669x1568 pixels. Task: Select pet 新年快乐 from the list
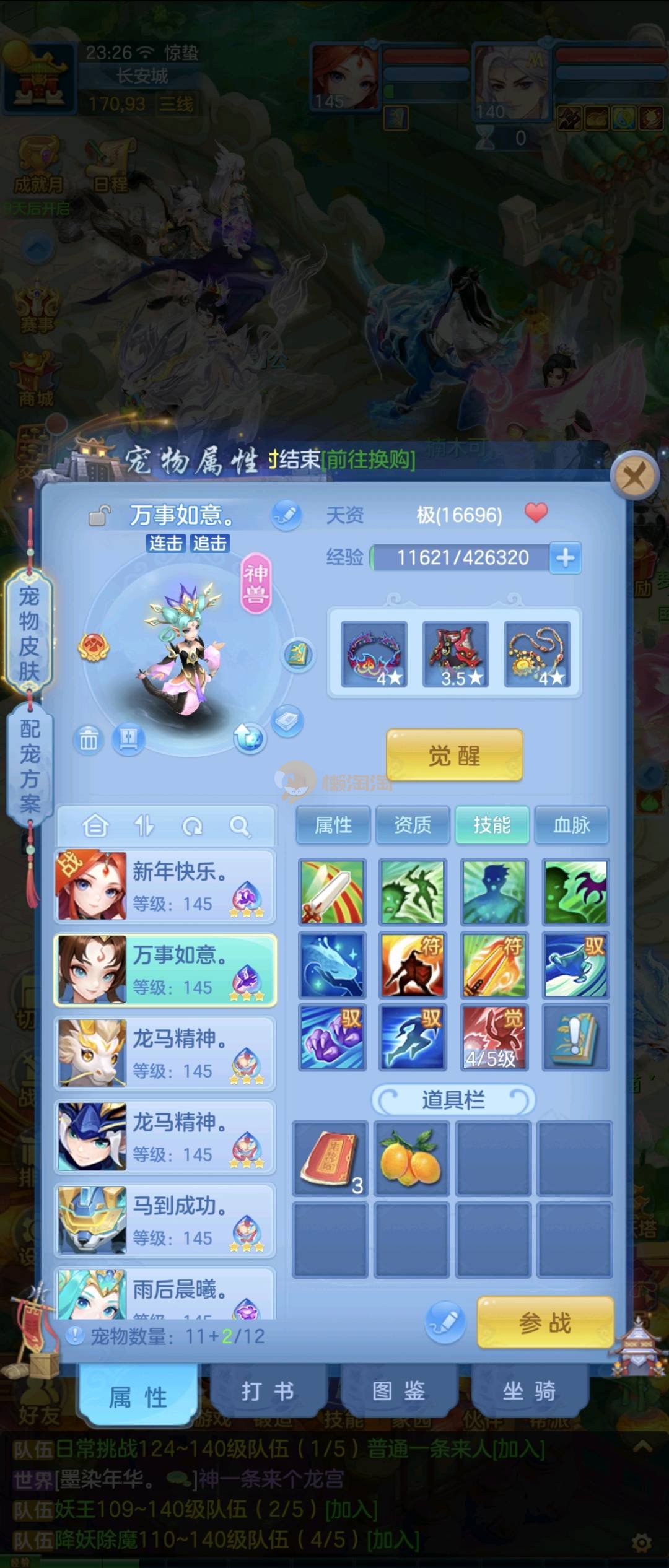[165, 887]
